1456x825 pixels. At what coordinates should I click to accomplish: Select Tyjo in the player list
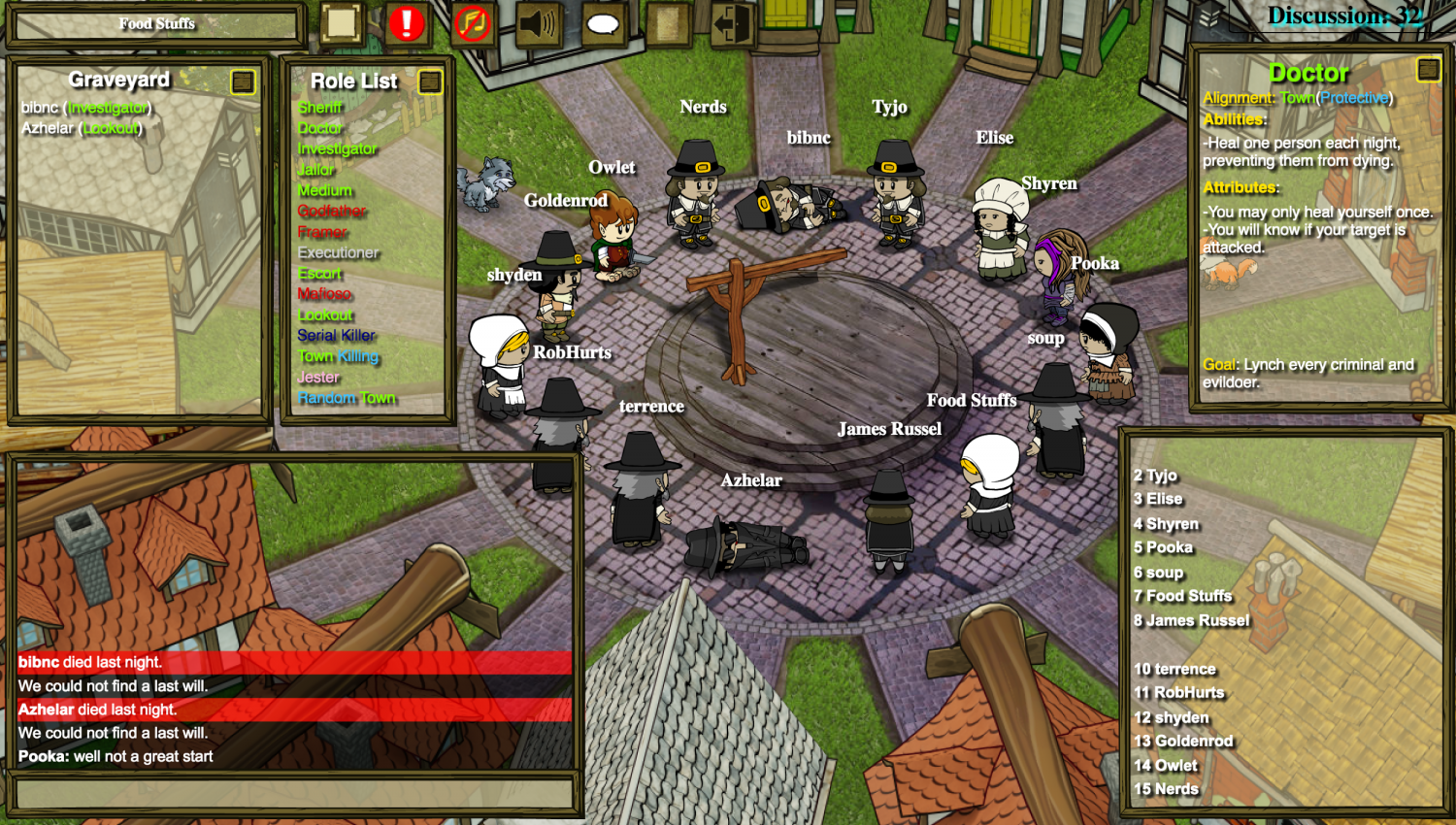tap(1155, 476)
